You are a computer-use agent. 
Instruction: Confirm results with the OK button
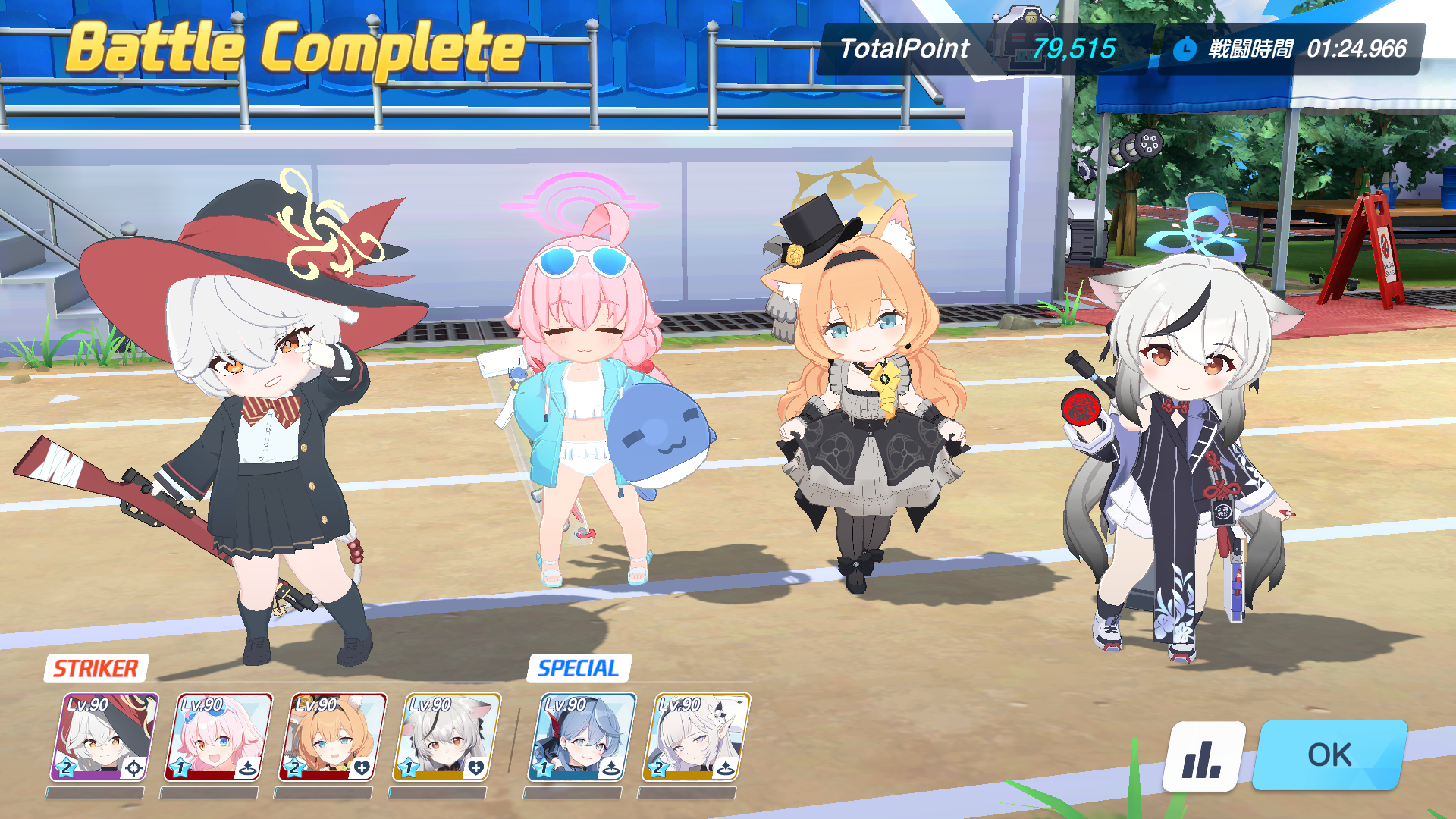[1329, 755]
